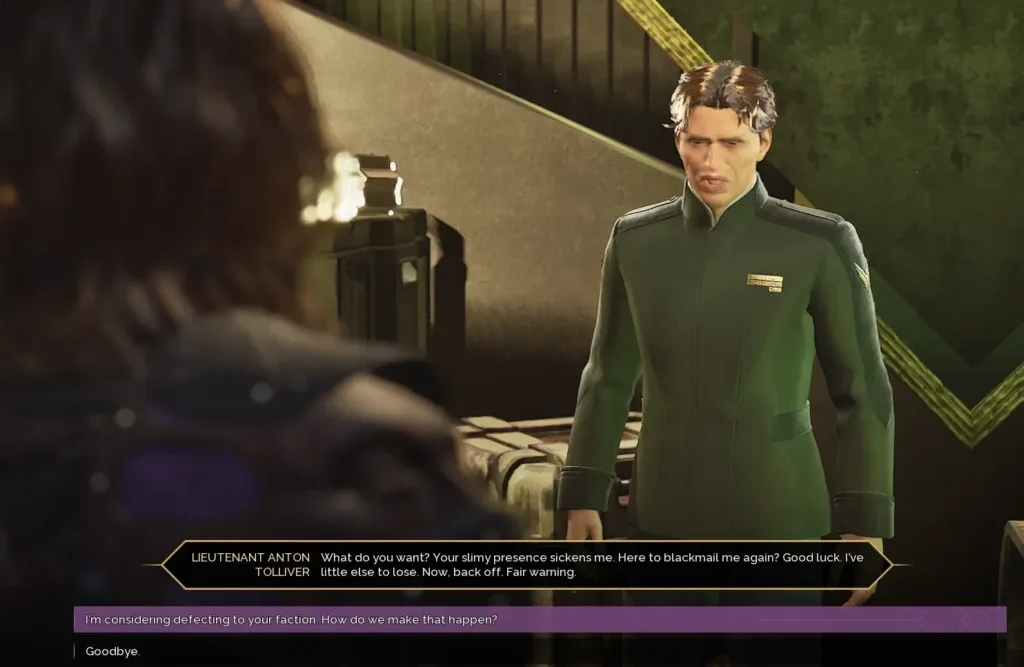The width and height of the screenshot is (1024, 667).
Task: Choose the defecting to your faction reply
Action: [x=291, y=620]
